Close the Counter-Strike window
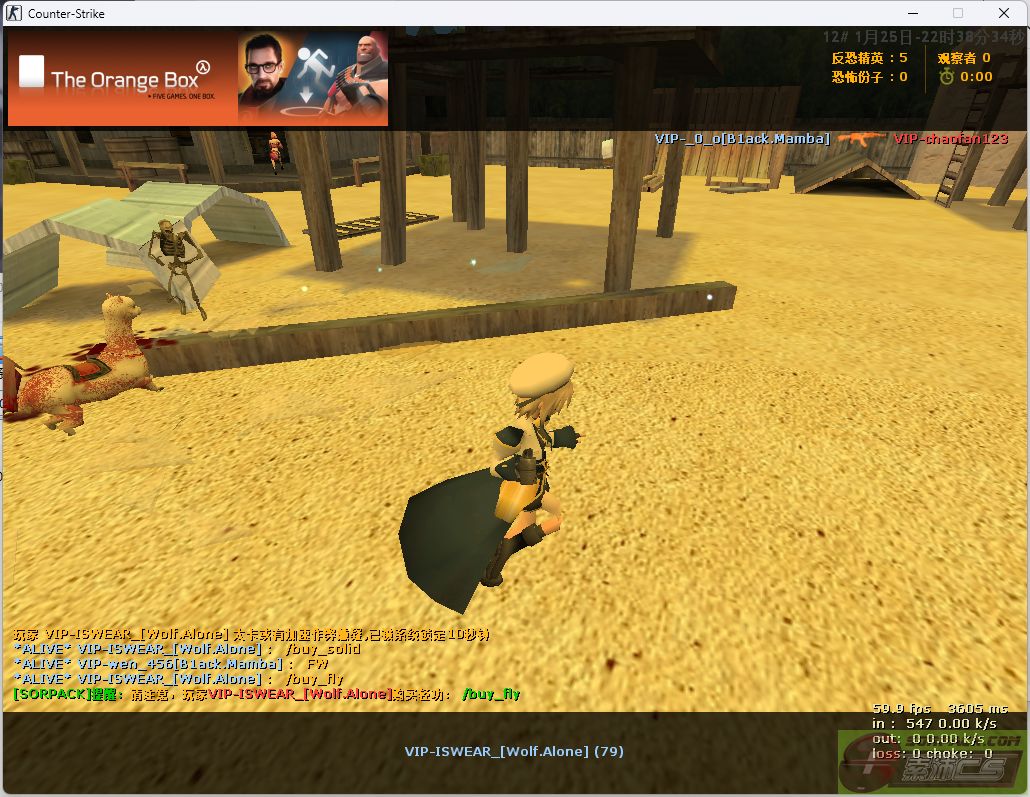The height and width of the screenshot is (797, 1030). pyautogui.click(x=1004, y=13)
